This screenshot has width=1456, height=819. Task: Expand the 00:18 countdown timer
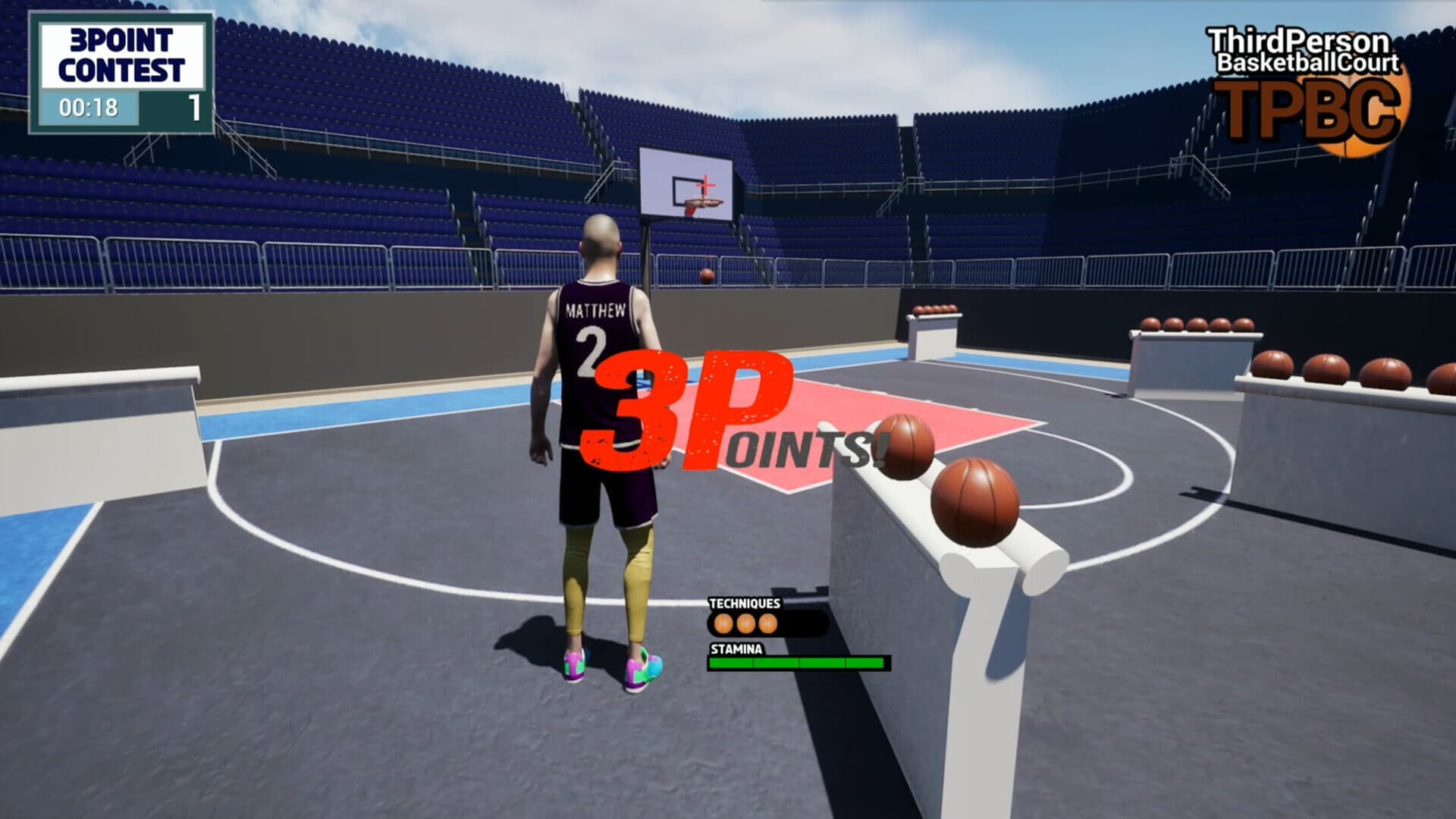(x=89, y=108)
